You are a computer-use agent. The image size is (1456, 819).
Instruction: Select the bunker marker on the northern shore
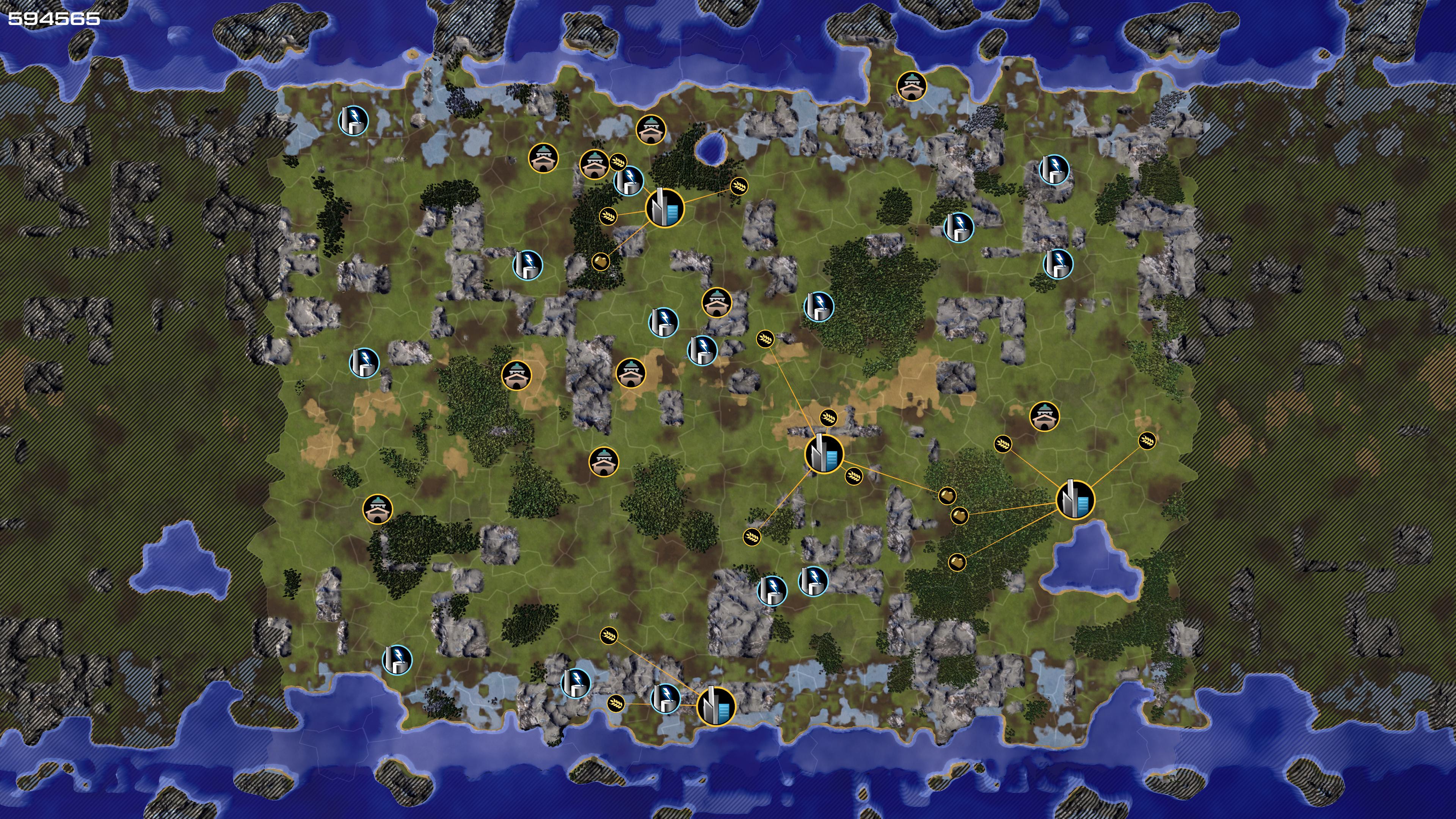click(x=912, y=86)
